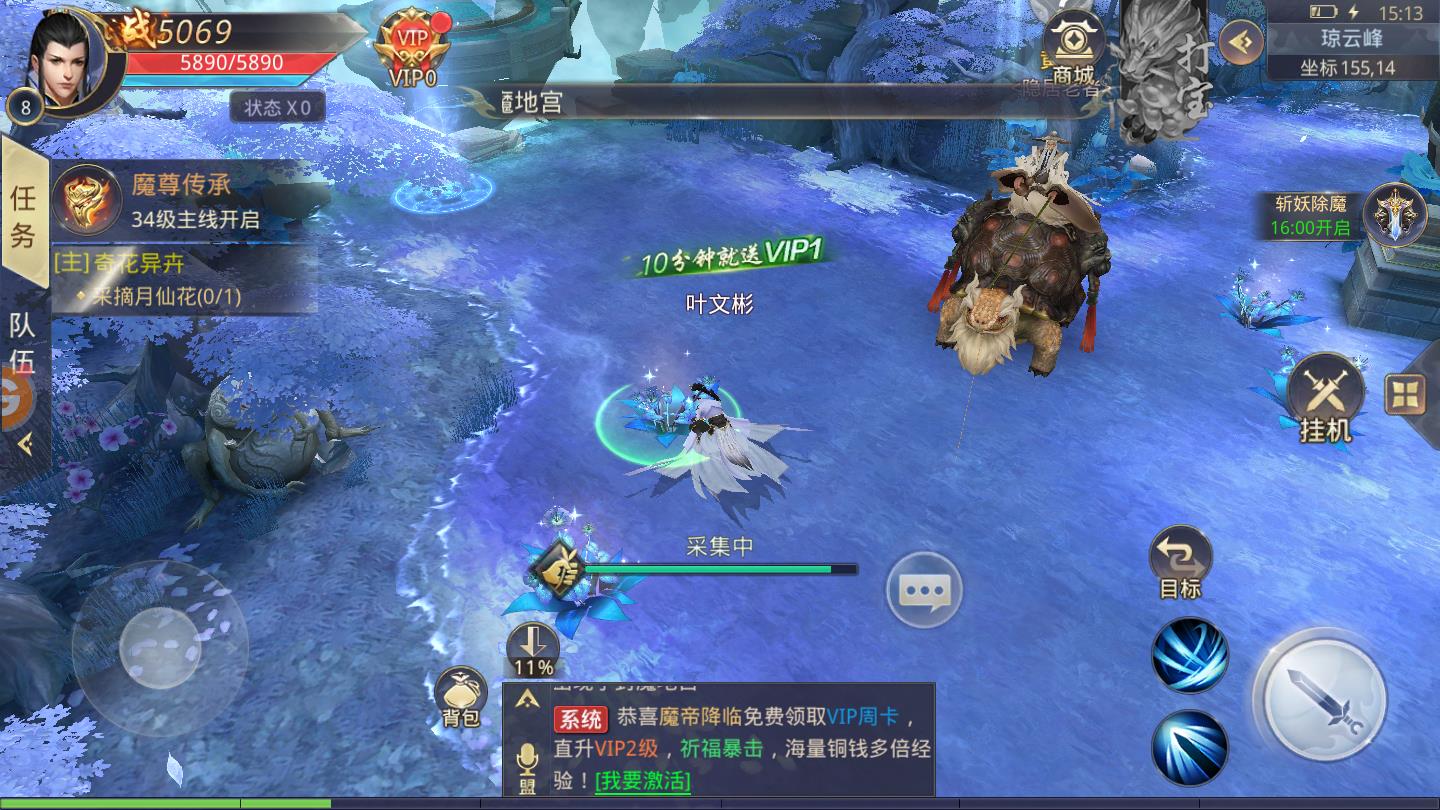Image resolution: width=1440 pixels, height=810 pixels.
Task: Switch to the 任务 tab
Action: coord(22,213)
